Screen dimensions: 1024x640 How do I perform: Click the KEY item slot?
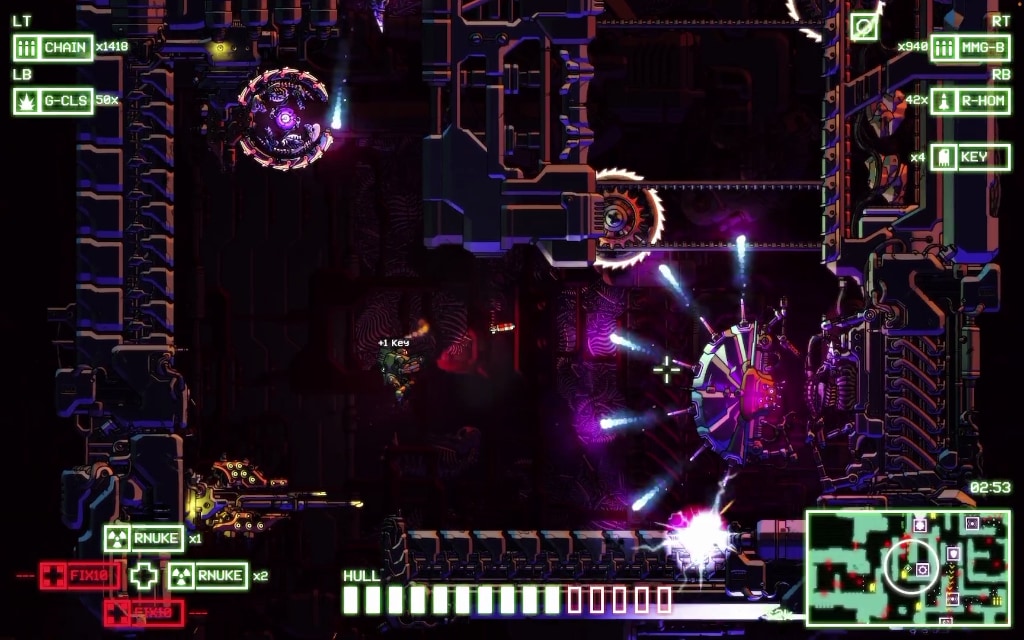969,157
